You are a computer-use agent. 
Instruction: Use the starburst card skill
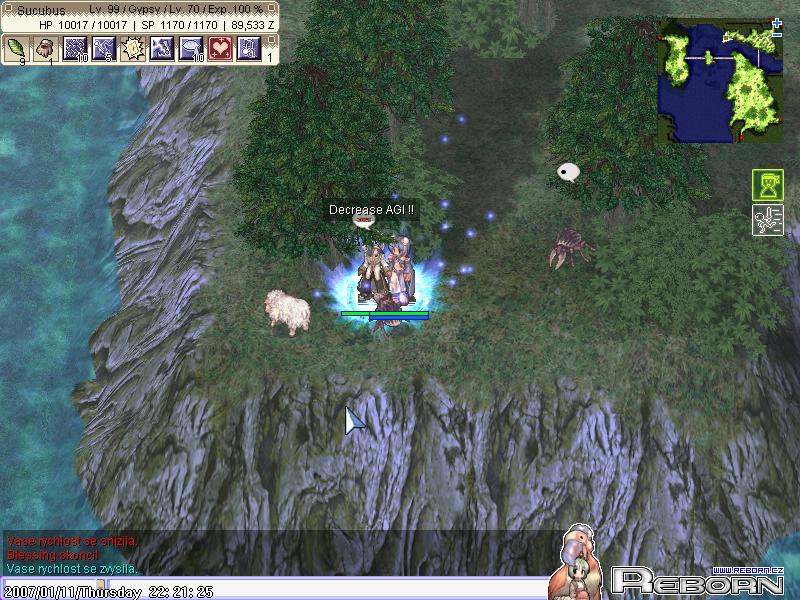tap(133, 47)
